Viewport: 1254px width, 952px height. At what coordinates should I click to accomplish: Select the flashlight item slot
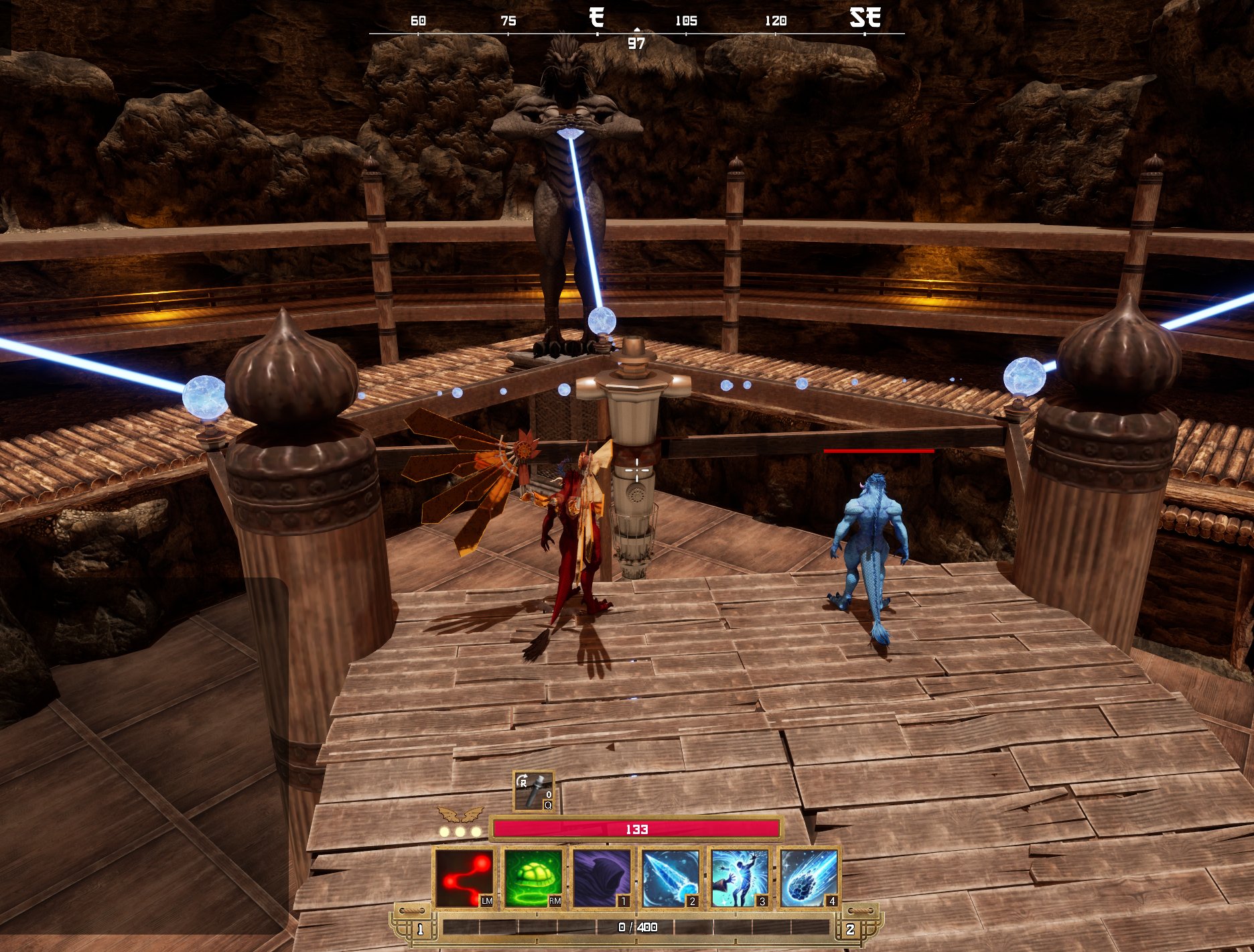pyautogui.click(x=534, y=791)
